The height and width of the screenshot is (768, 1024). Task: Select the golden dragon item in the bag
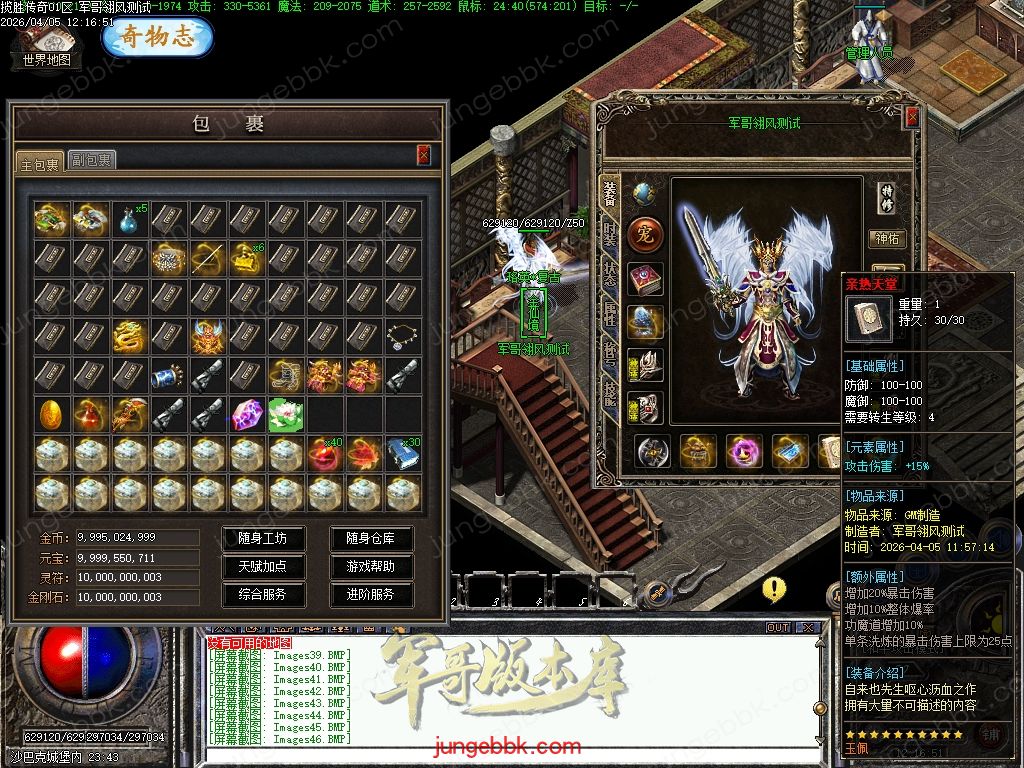128,336
